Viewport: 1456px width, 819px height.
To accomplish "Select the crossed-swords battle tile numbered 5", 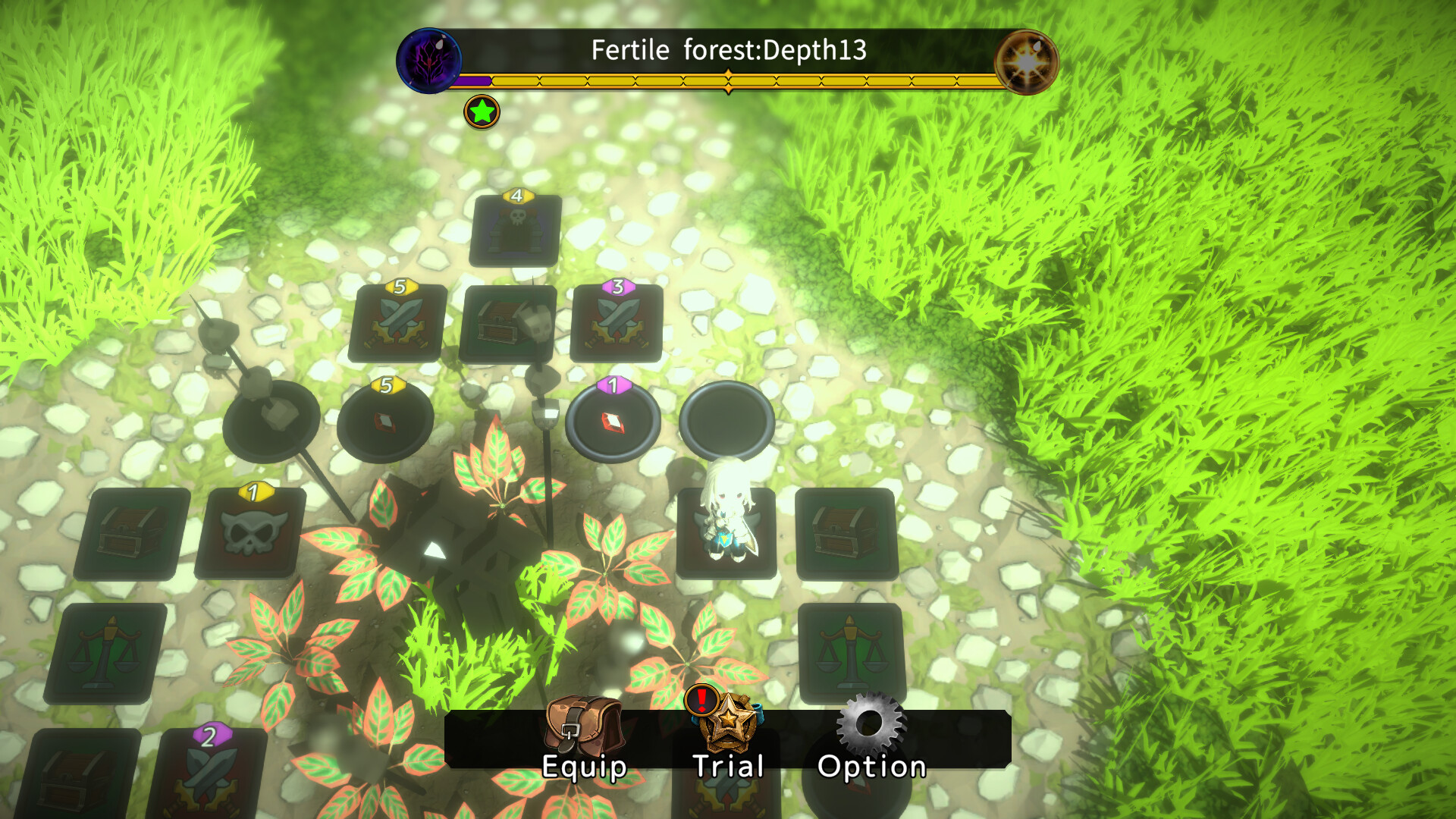I will 397,324.
